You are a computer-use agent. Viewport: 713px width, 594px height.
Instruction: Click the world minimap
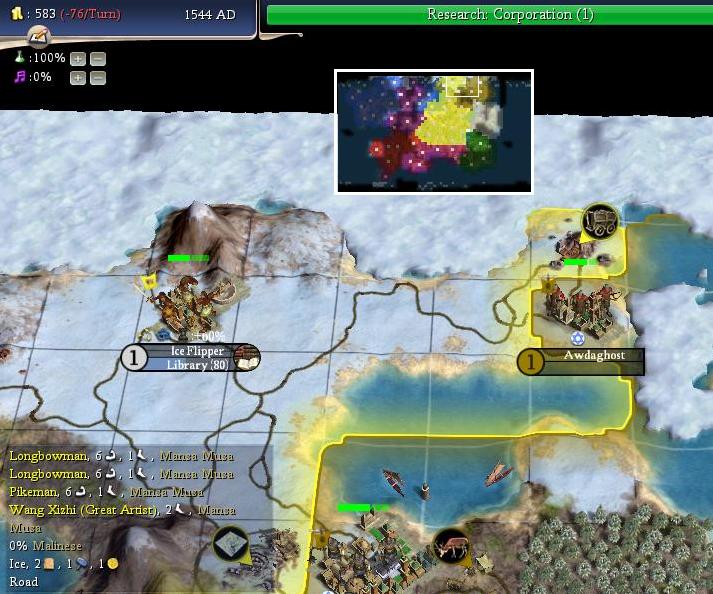433,131
